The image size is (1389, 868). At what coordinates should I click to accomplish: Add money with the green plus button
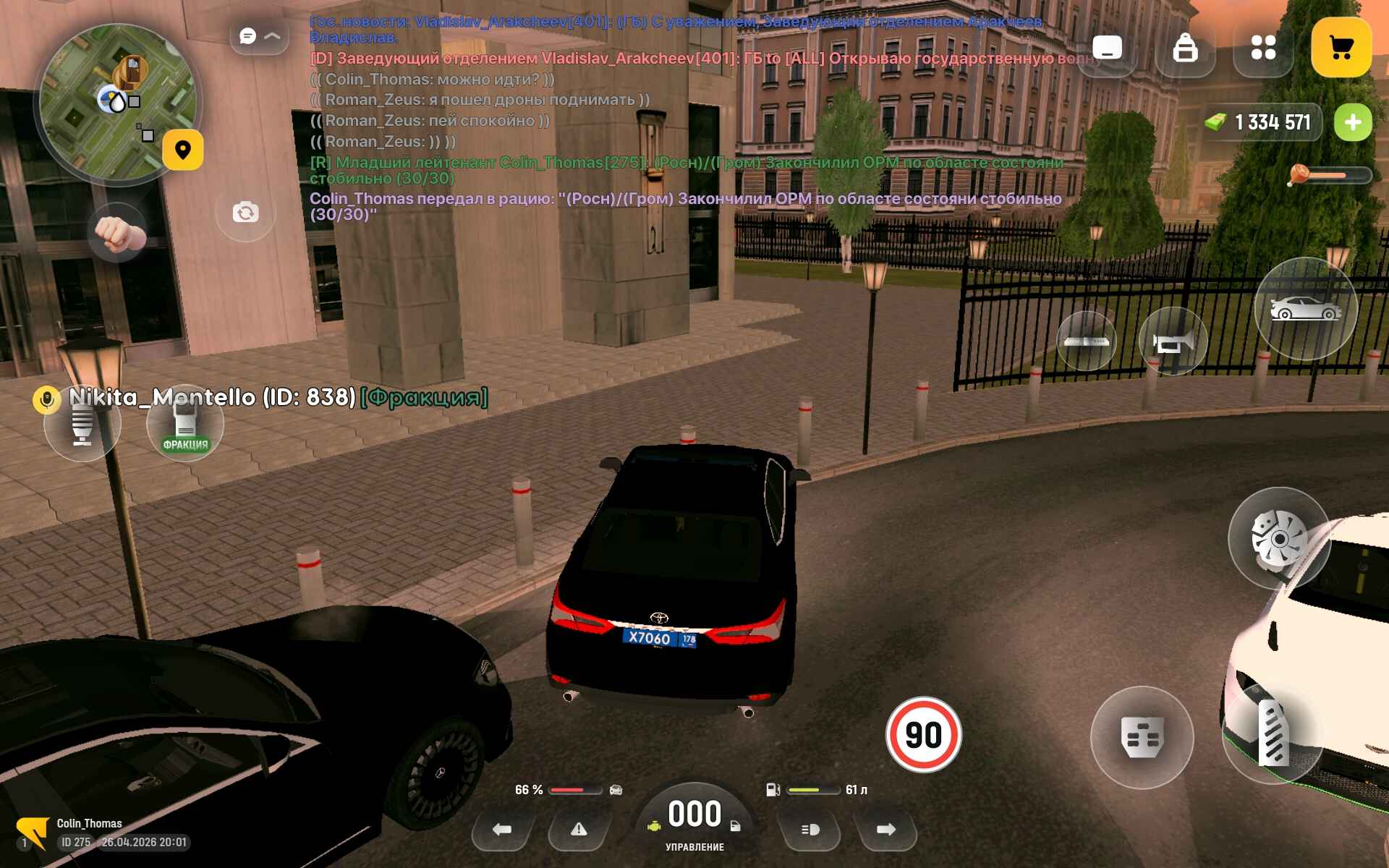(x=1352, y=122)
